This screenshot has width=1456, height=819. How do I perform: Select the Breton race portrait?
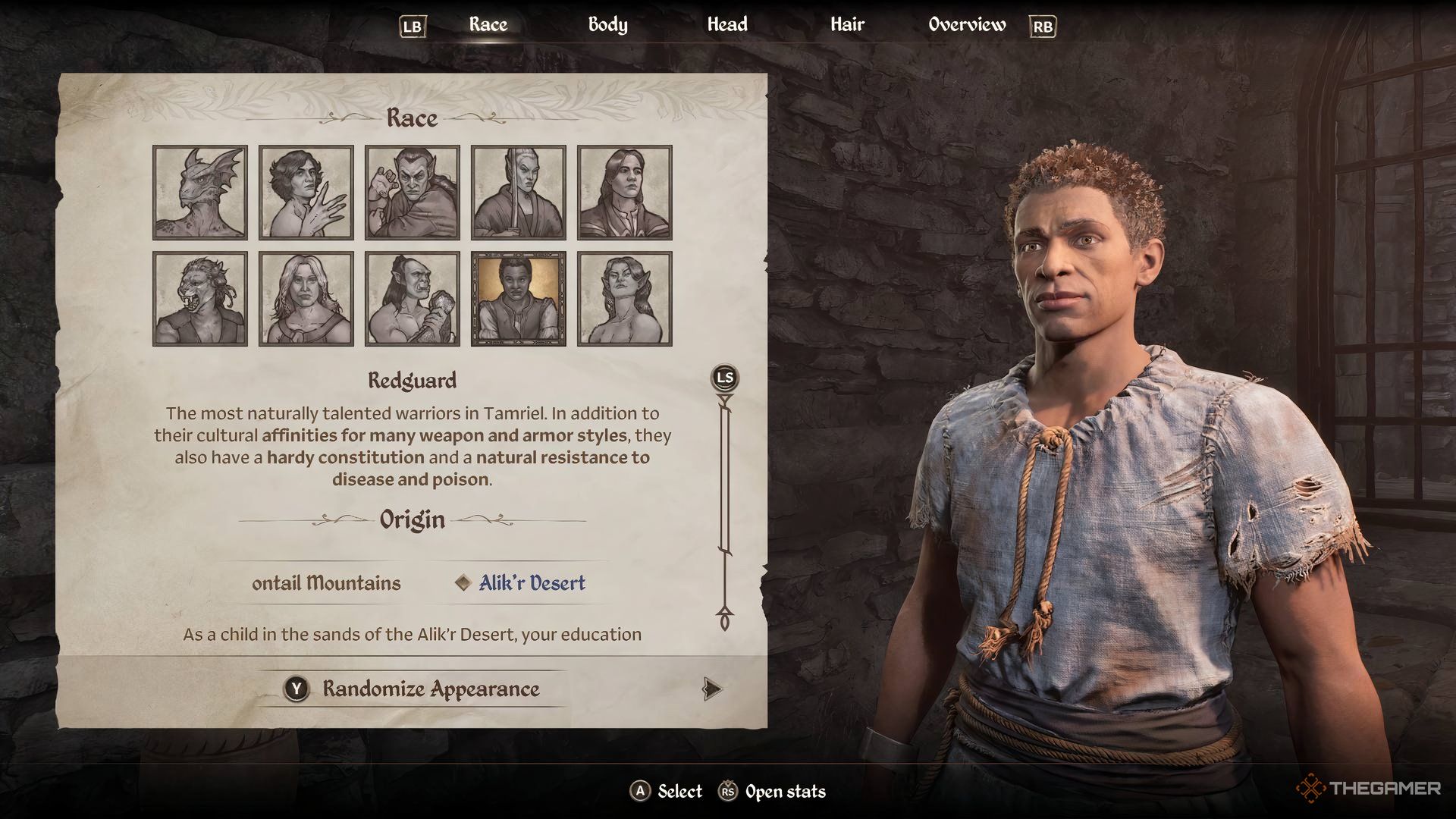[x=306, y=192]
